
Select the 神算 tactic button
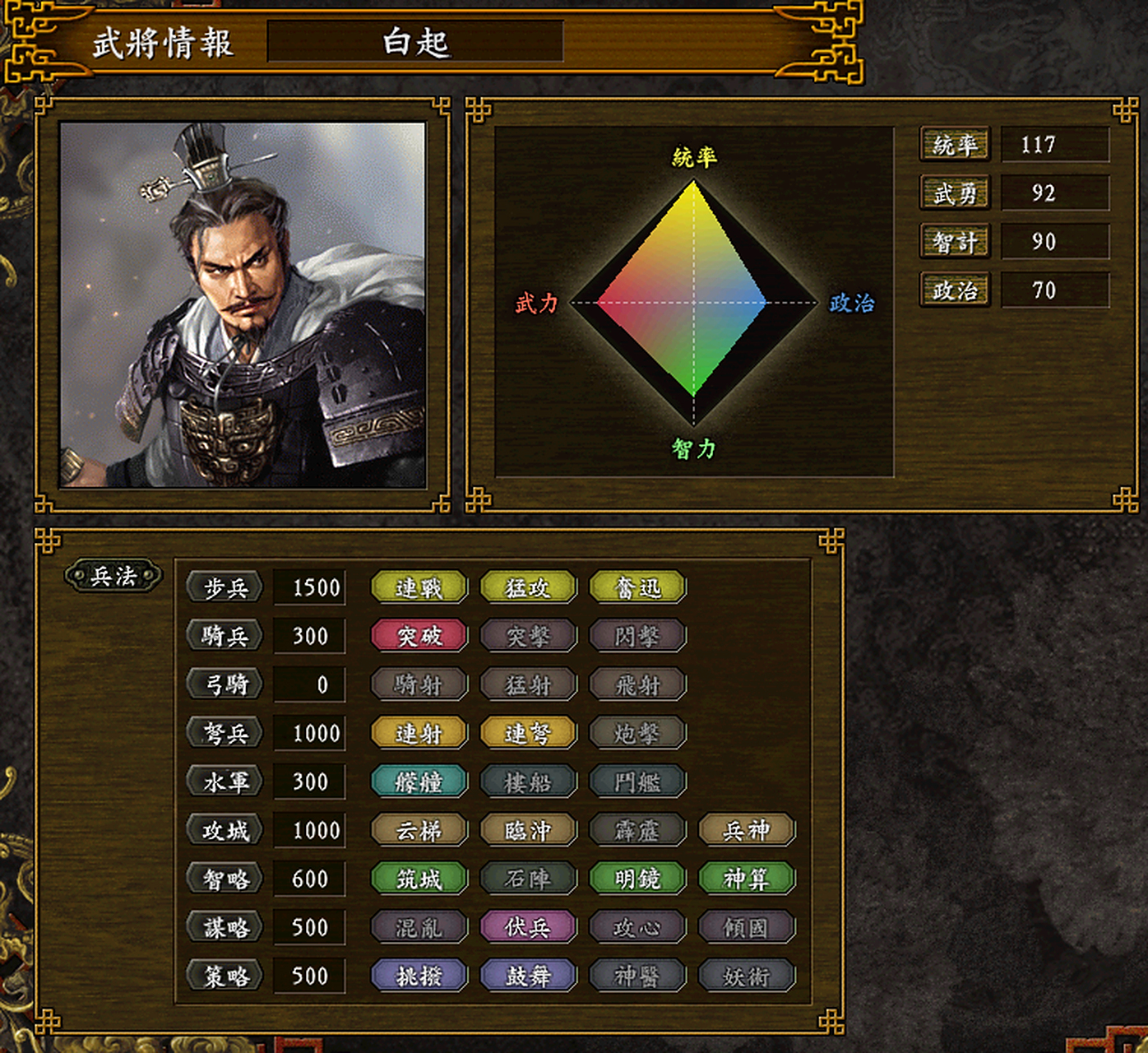pyautogui.click(x=747, y=879)
